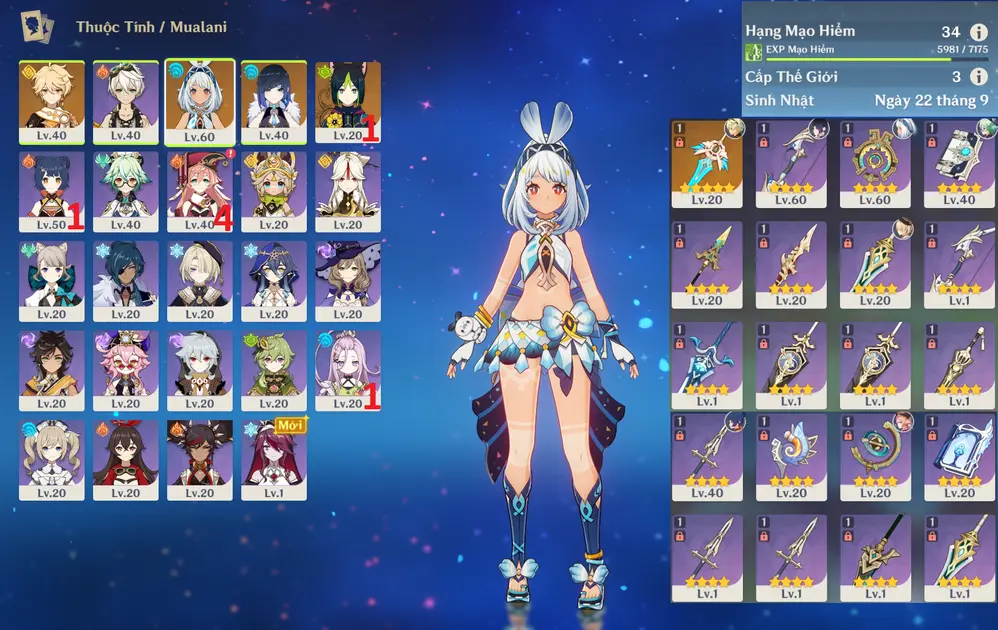Screen dimensions: 998x630
Task: Open Yanfei's portrait with red alert
Action: (200, 190)
